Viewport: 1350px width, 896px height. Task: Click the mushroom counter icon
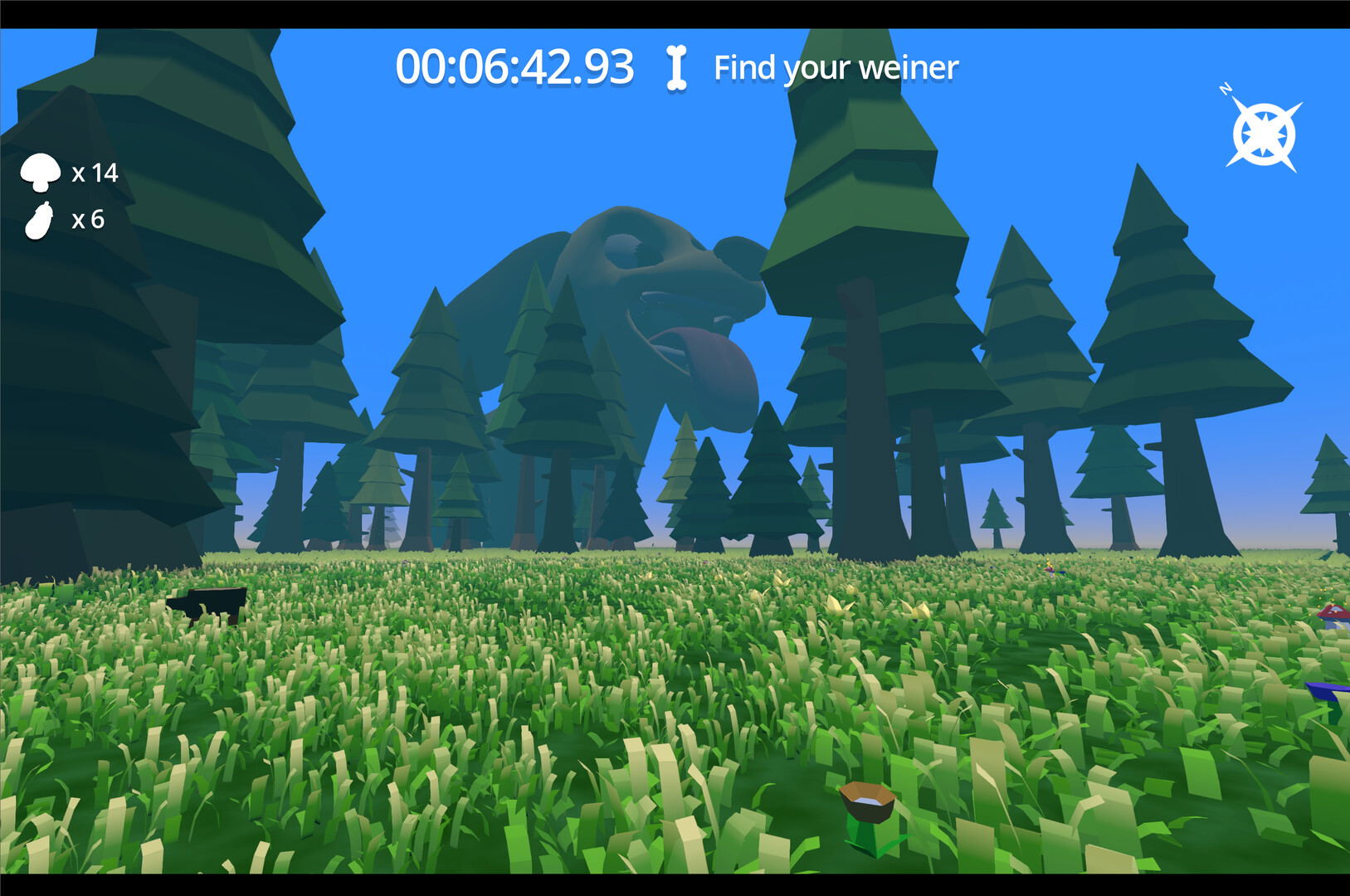pos(40,173)
